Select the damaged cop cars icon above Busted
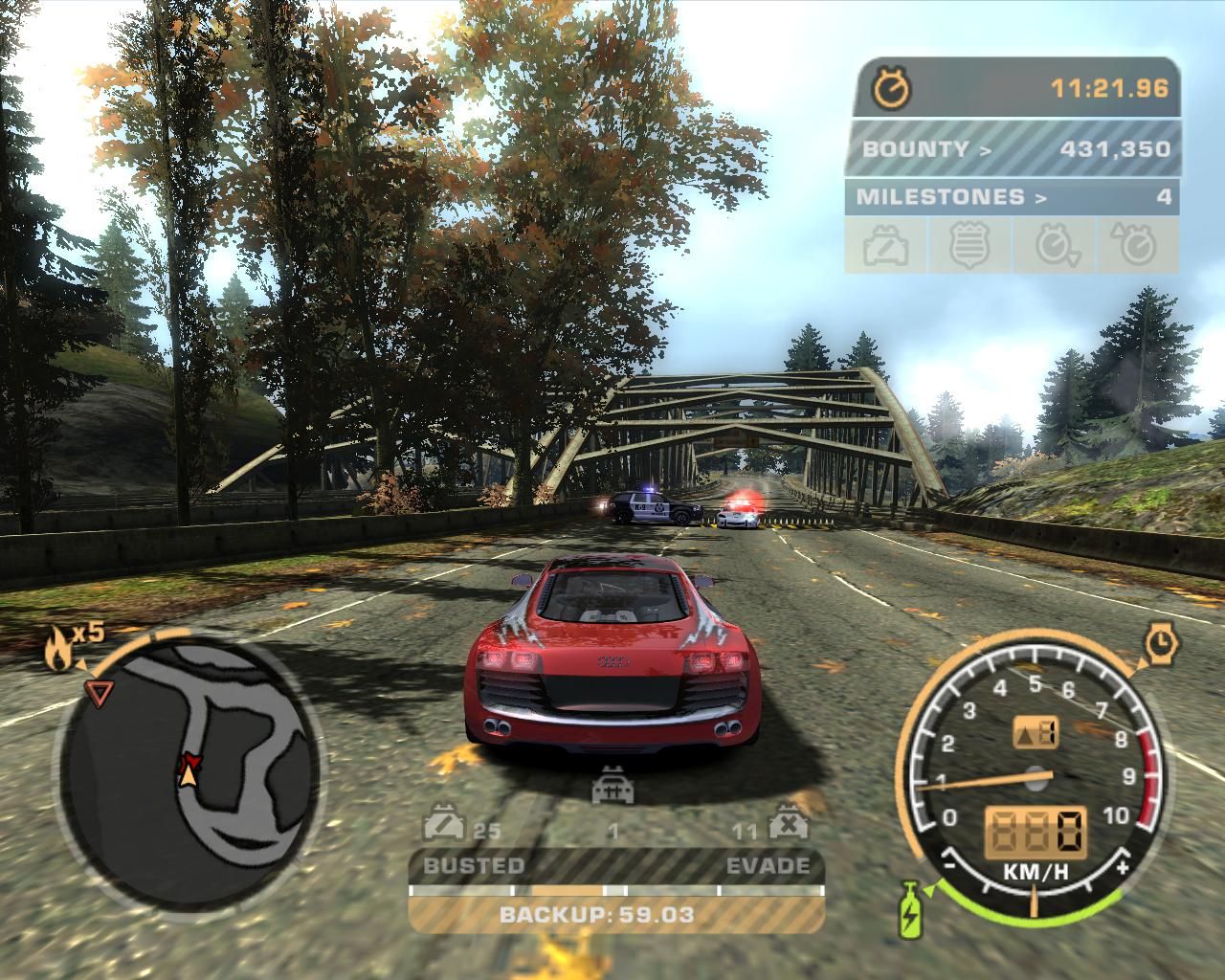The width and height of the screenshot is (1225, 980). 443,825
